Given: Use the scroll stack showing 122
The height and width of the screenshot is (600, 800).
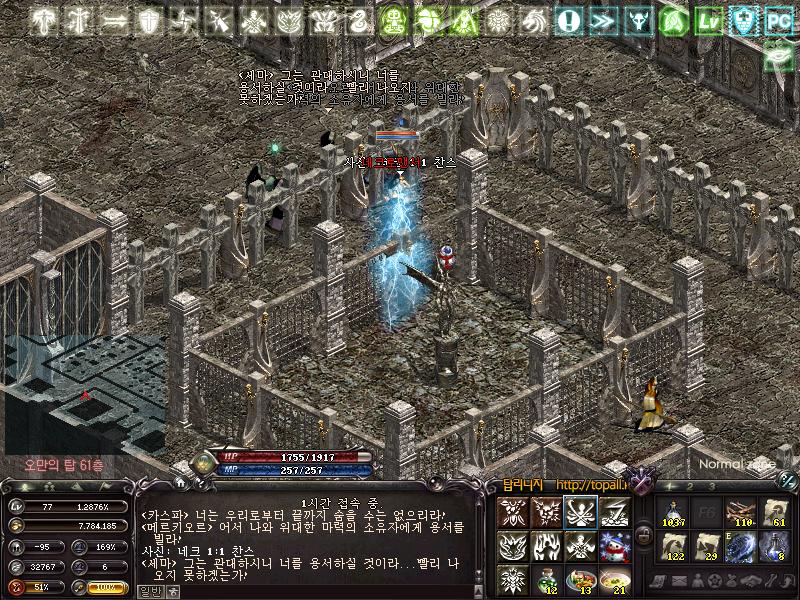Looking at the screenshot, I should point(674,546).
